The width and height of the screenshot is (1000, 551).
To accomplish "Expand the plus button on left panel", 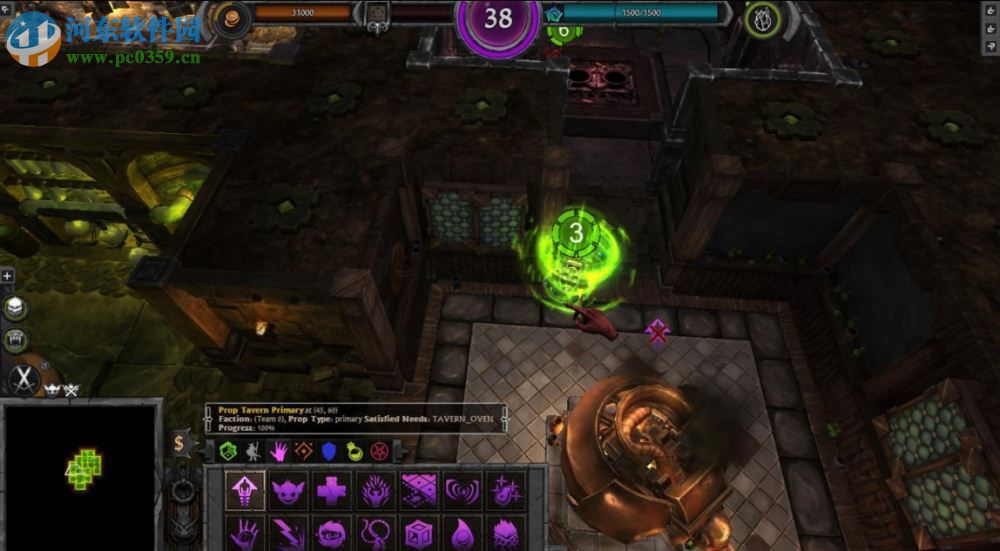I will pos(7,276).
